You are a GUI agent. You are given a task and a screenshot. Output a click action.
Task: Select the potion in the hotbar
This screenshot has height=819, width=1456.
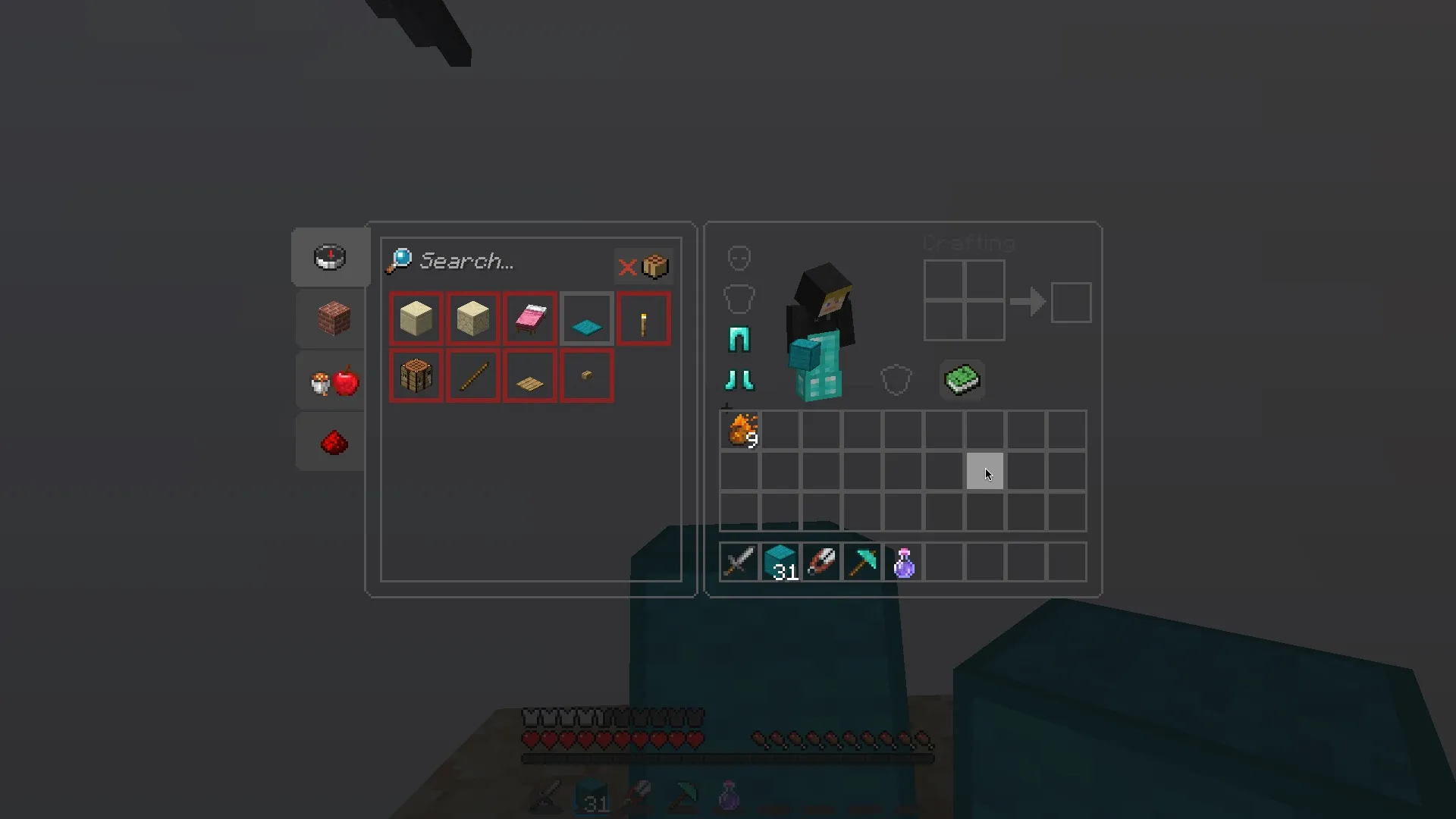903,561
